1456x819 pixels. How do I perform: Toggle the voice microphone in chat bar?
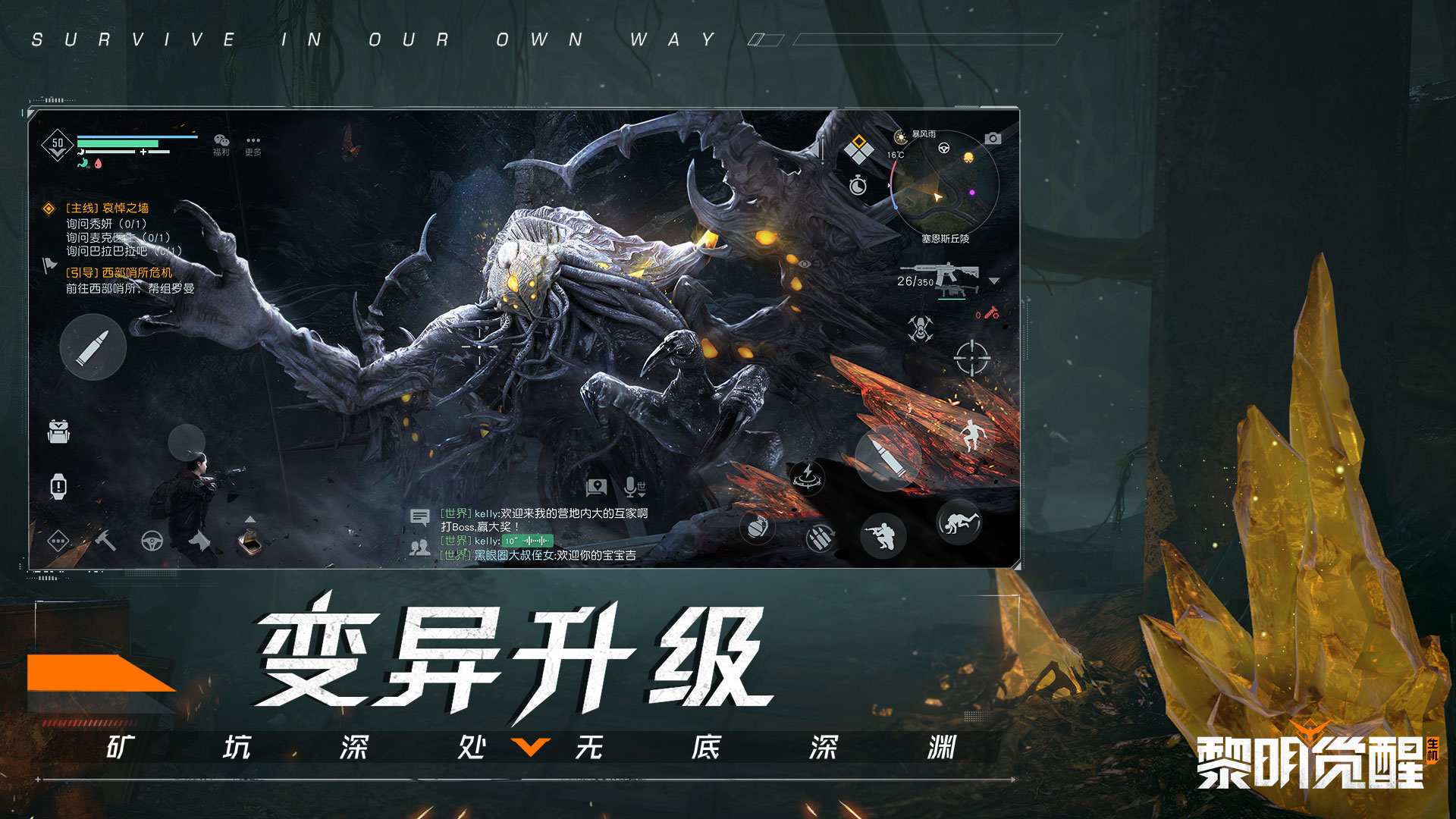point(630,486)
